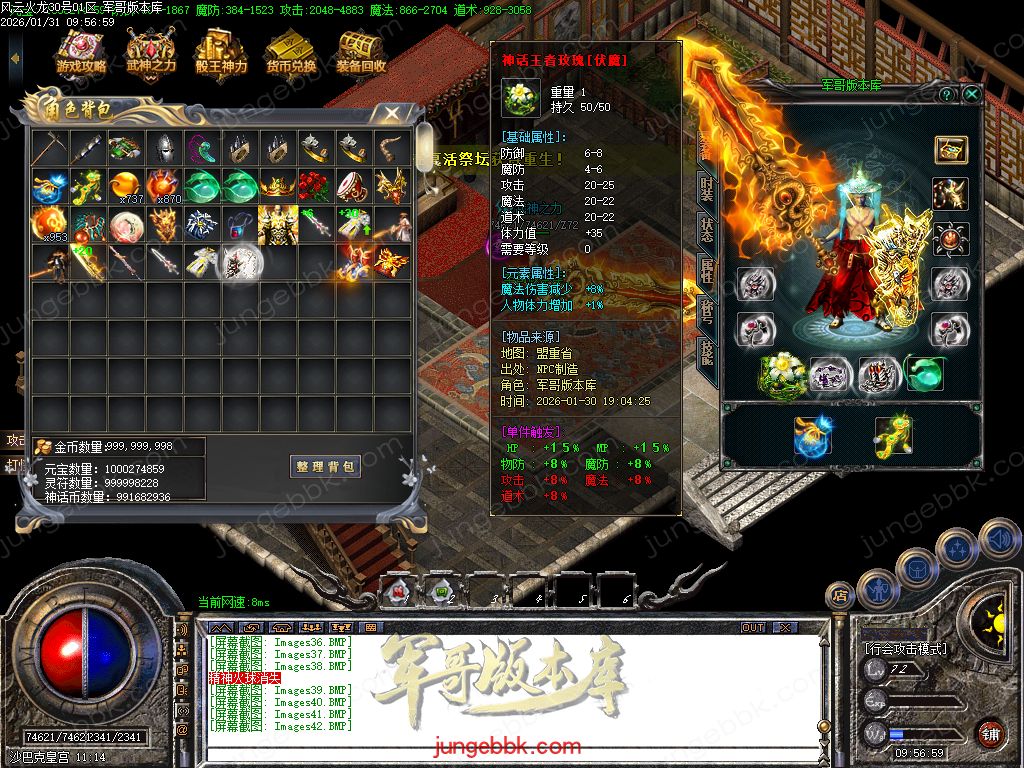Open the character panel help button
This screenshot has height=768, width=1024.
(x=947, y=94)
